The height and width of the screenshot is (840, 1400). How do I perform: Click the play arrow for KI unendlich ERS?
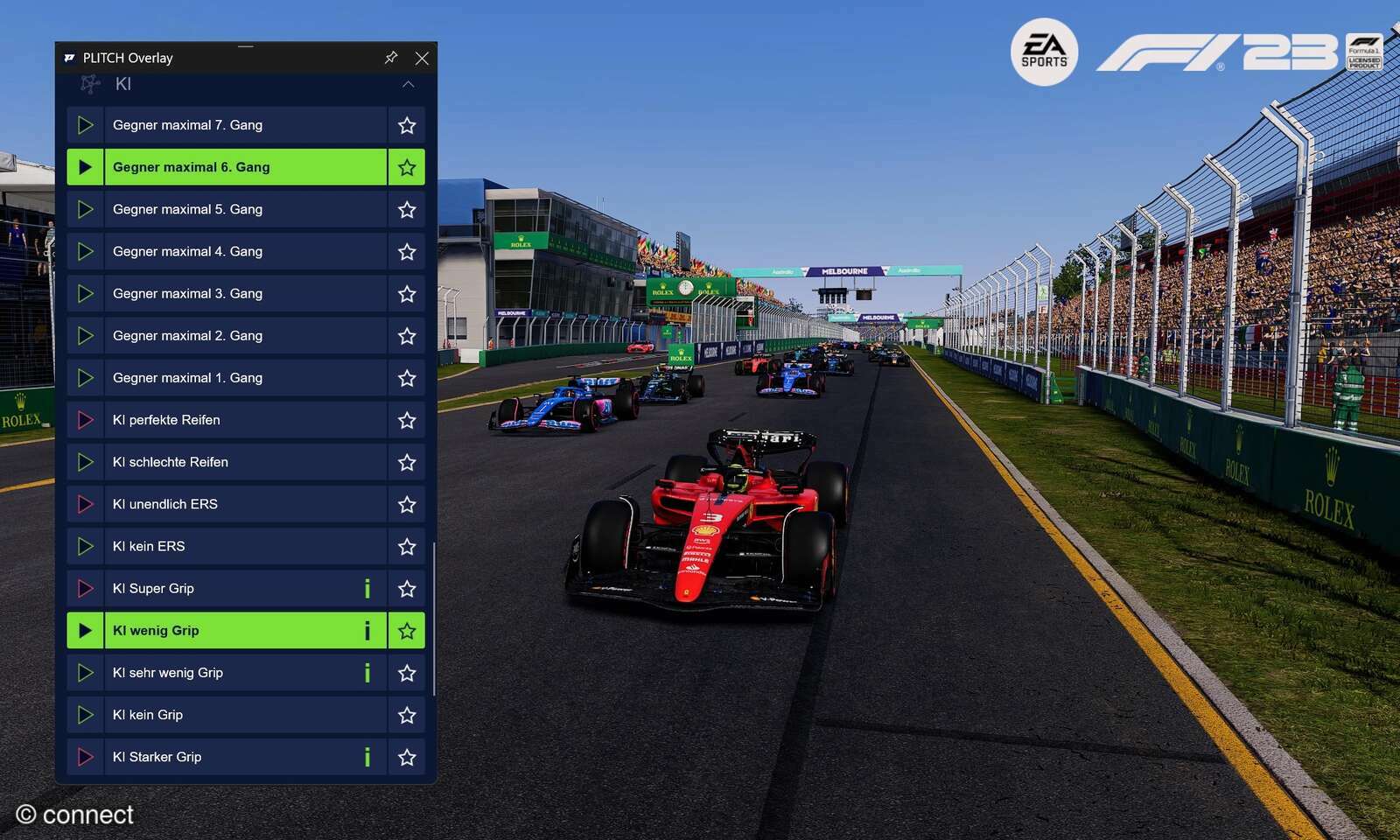coord(85,504)
